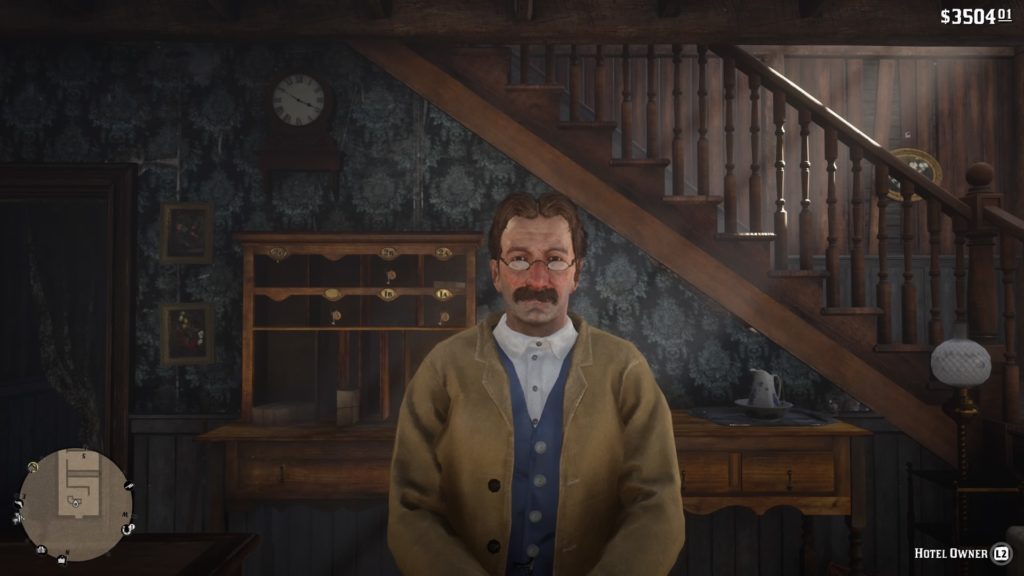Select the horseshoe stable marker on minimap

126,529
